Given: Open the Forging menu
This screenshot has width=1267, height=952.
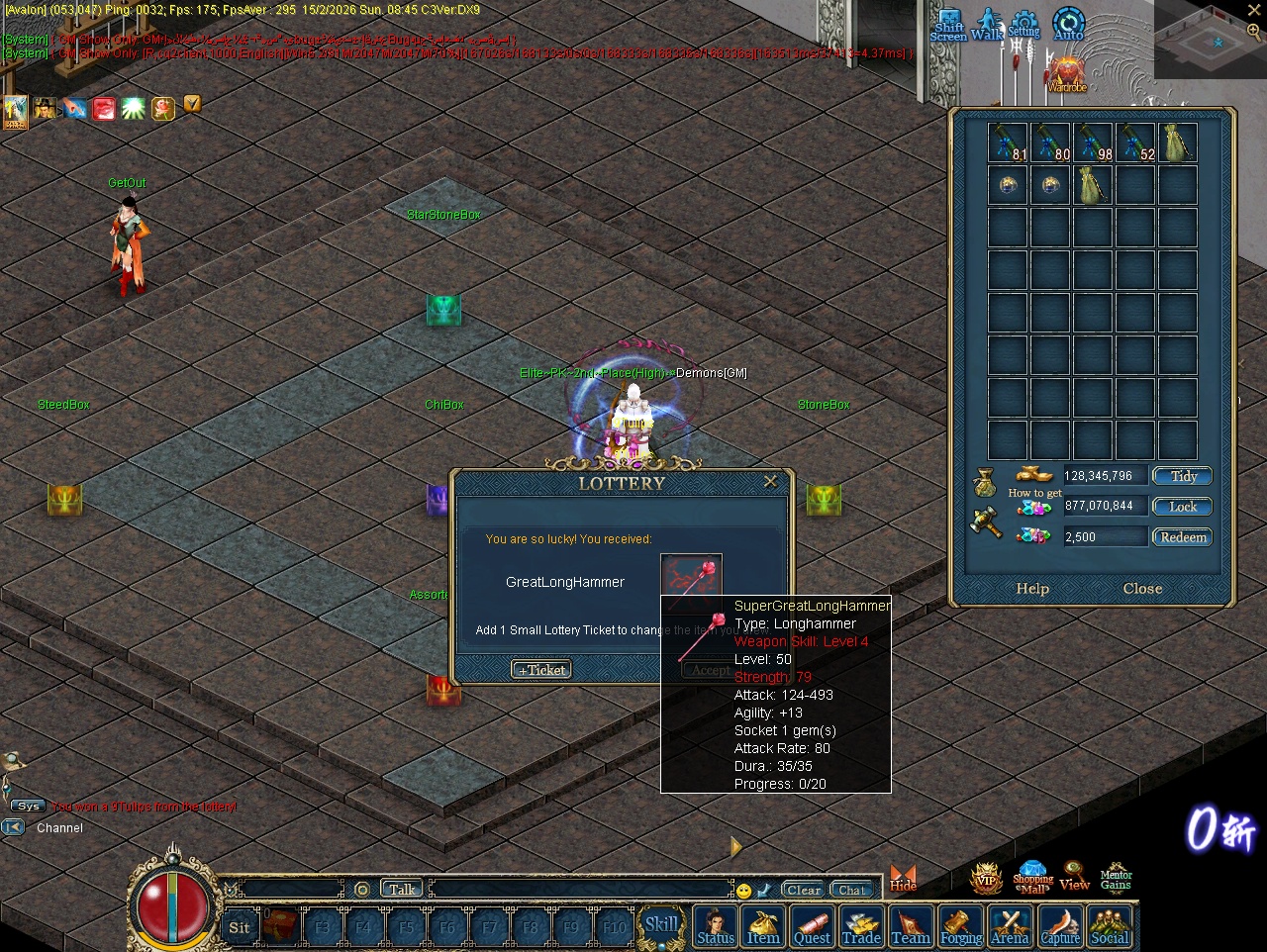Looking at the screenshot, I should 960,927.
